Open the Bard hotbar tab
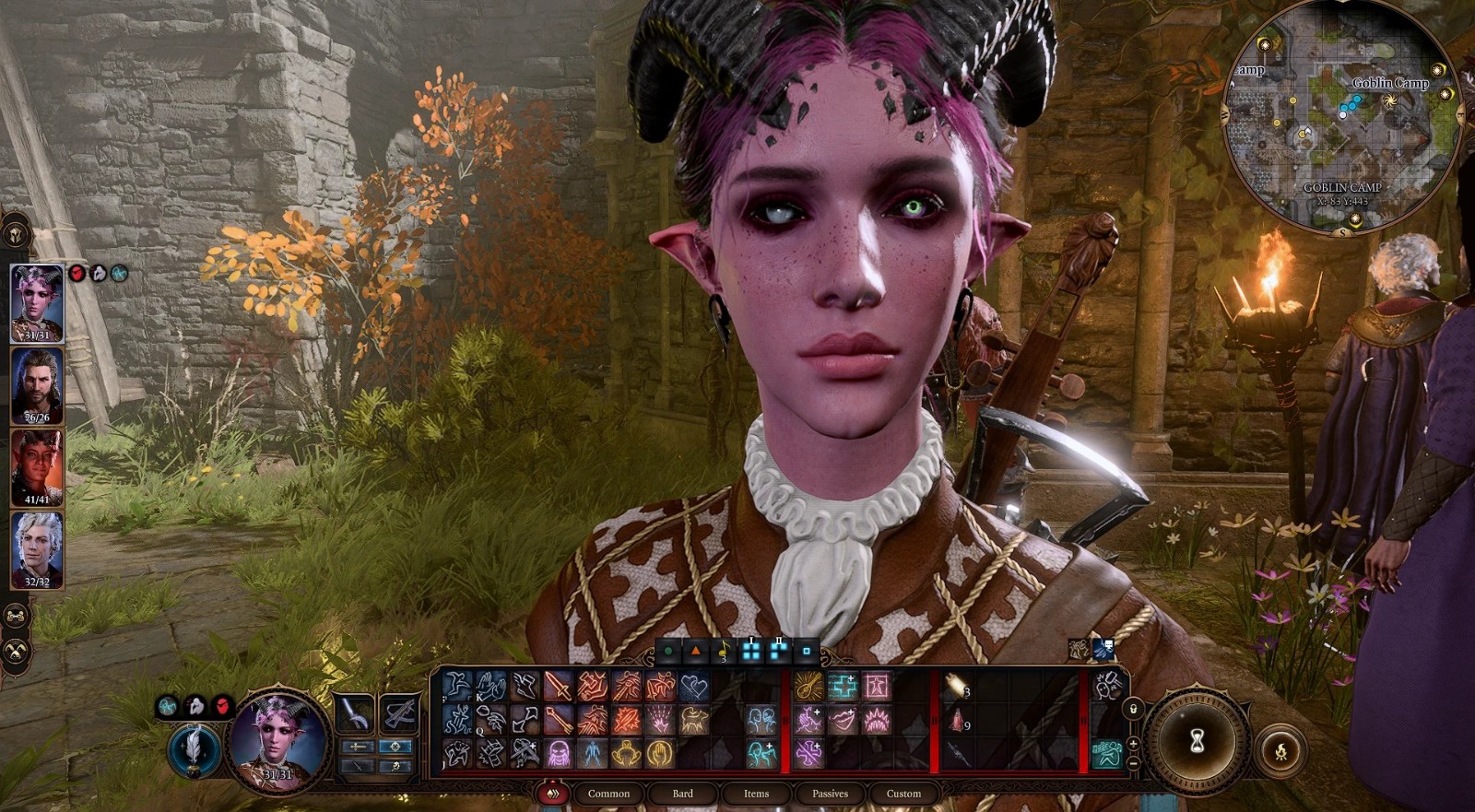 pos(682,794)
